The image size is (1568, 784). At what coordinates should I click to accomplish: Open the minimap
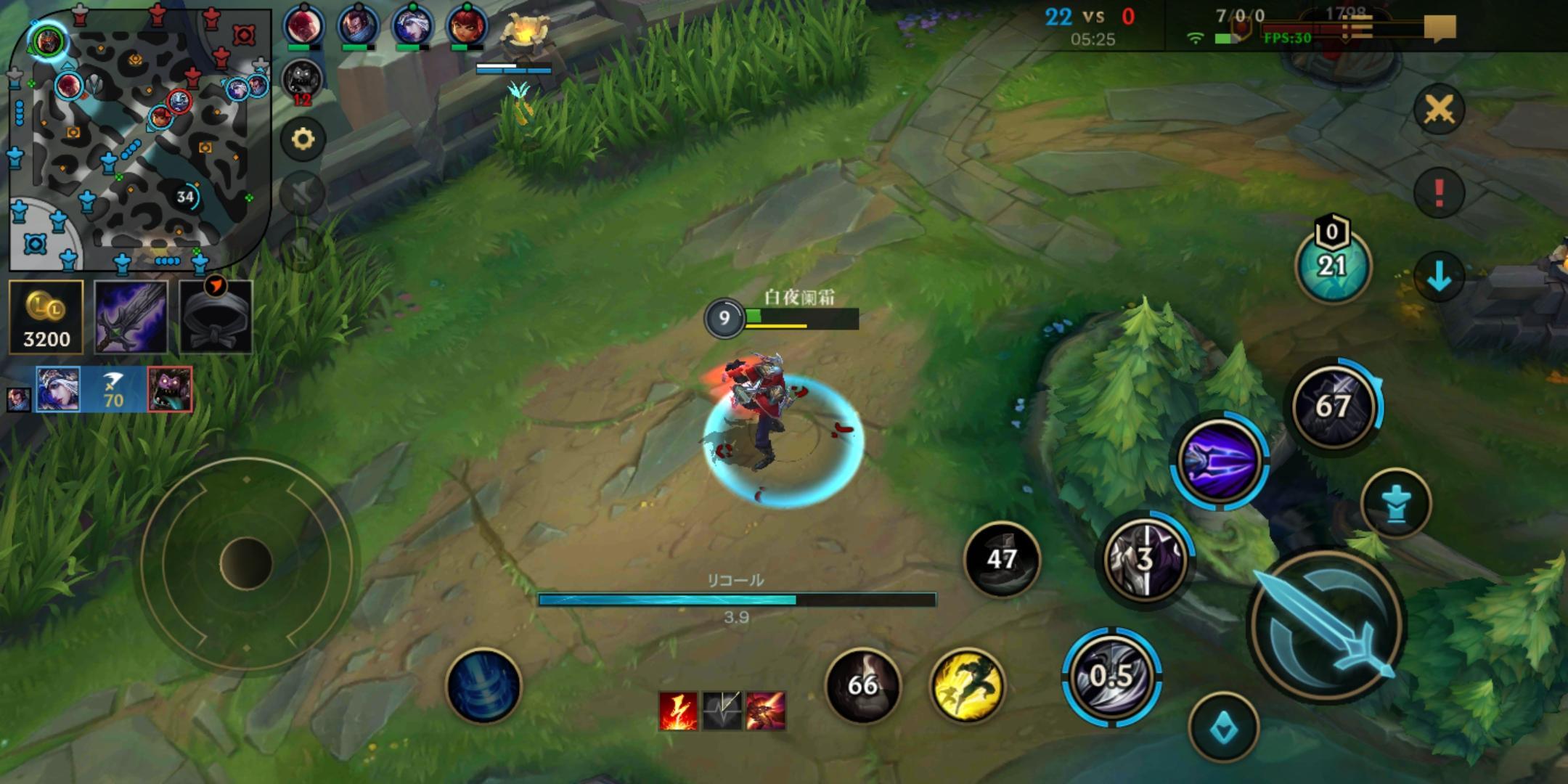[138, 138]
